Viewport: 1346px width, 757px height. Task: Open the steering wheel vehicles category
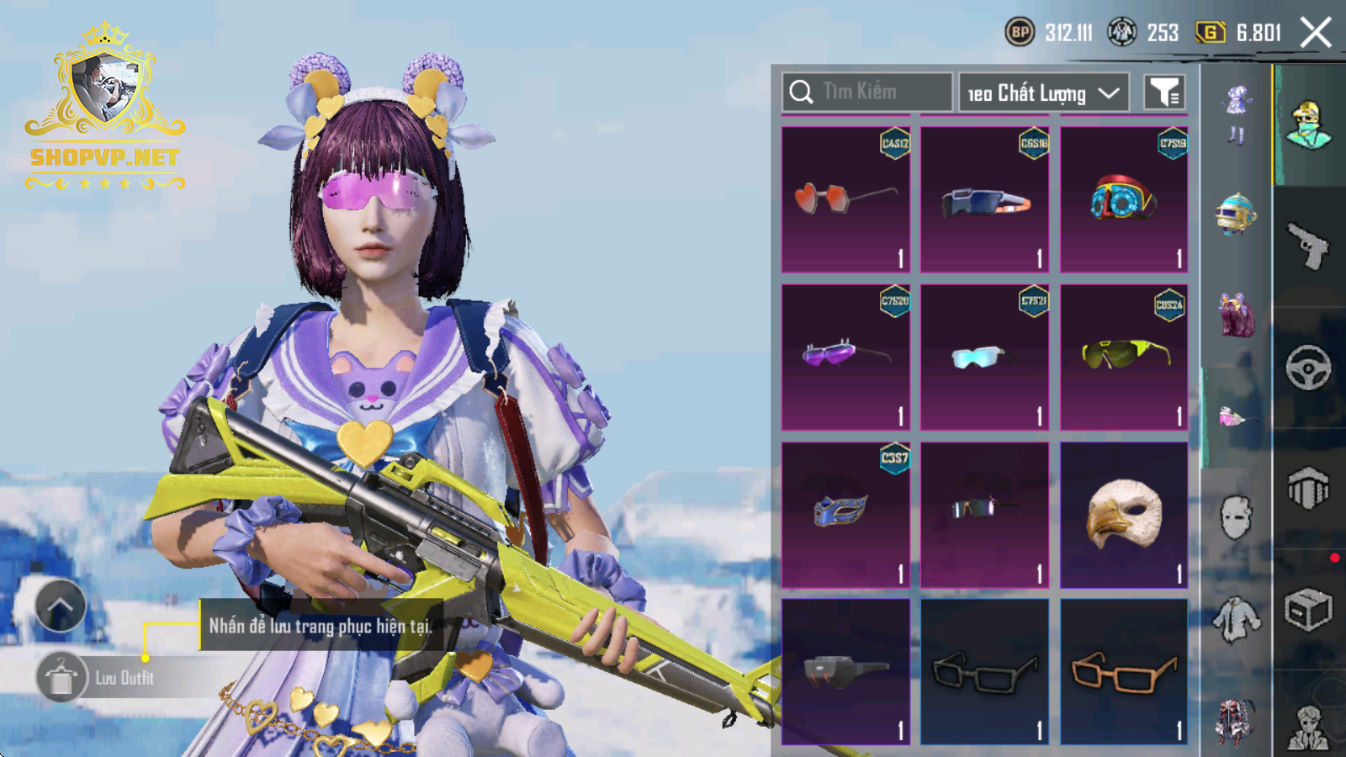pyautogui.click(x=1308, y=369)
